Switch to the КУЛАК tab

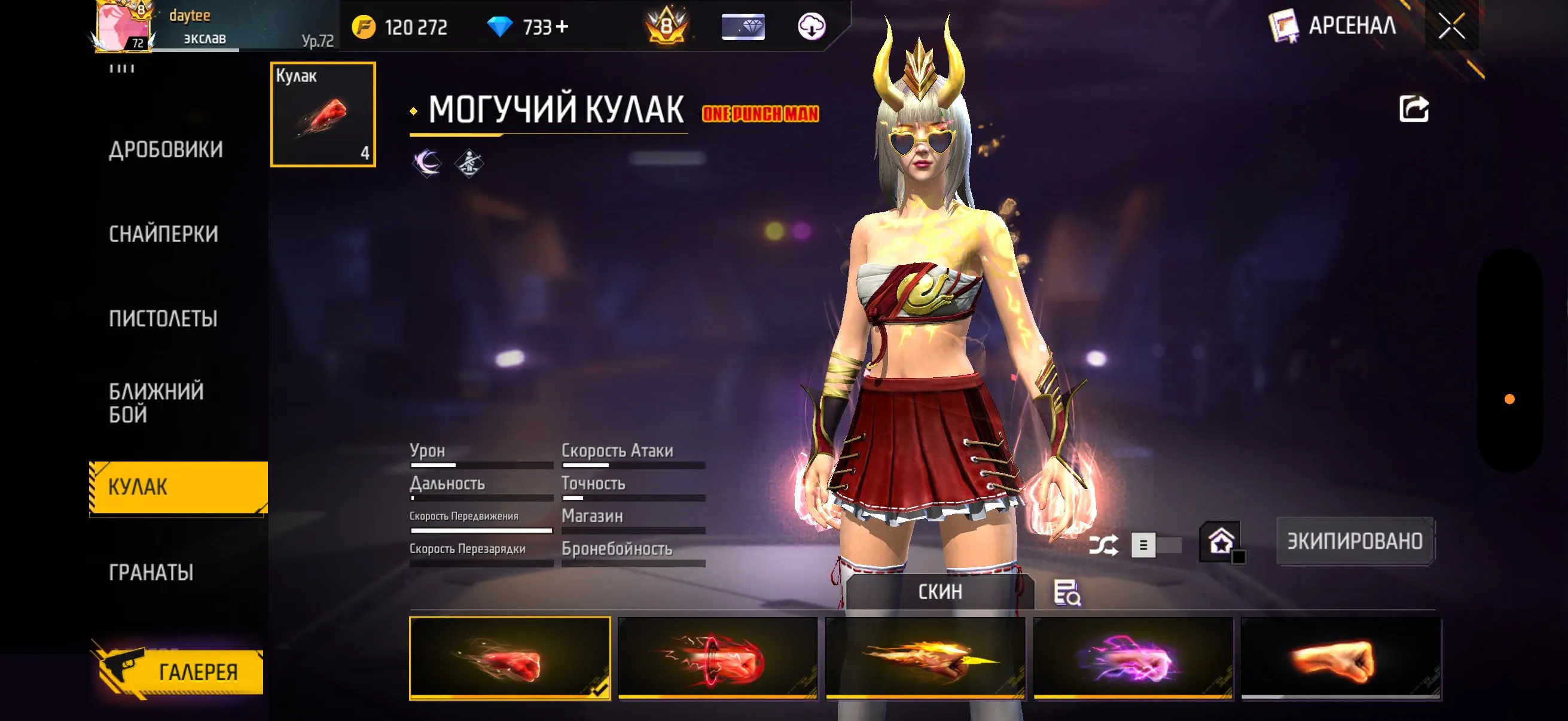(138, 486)
